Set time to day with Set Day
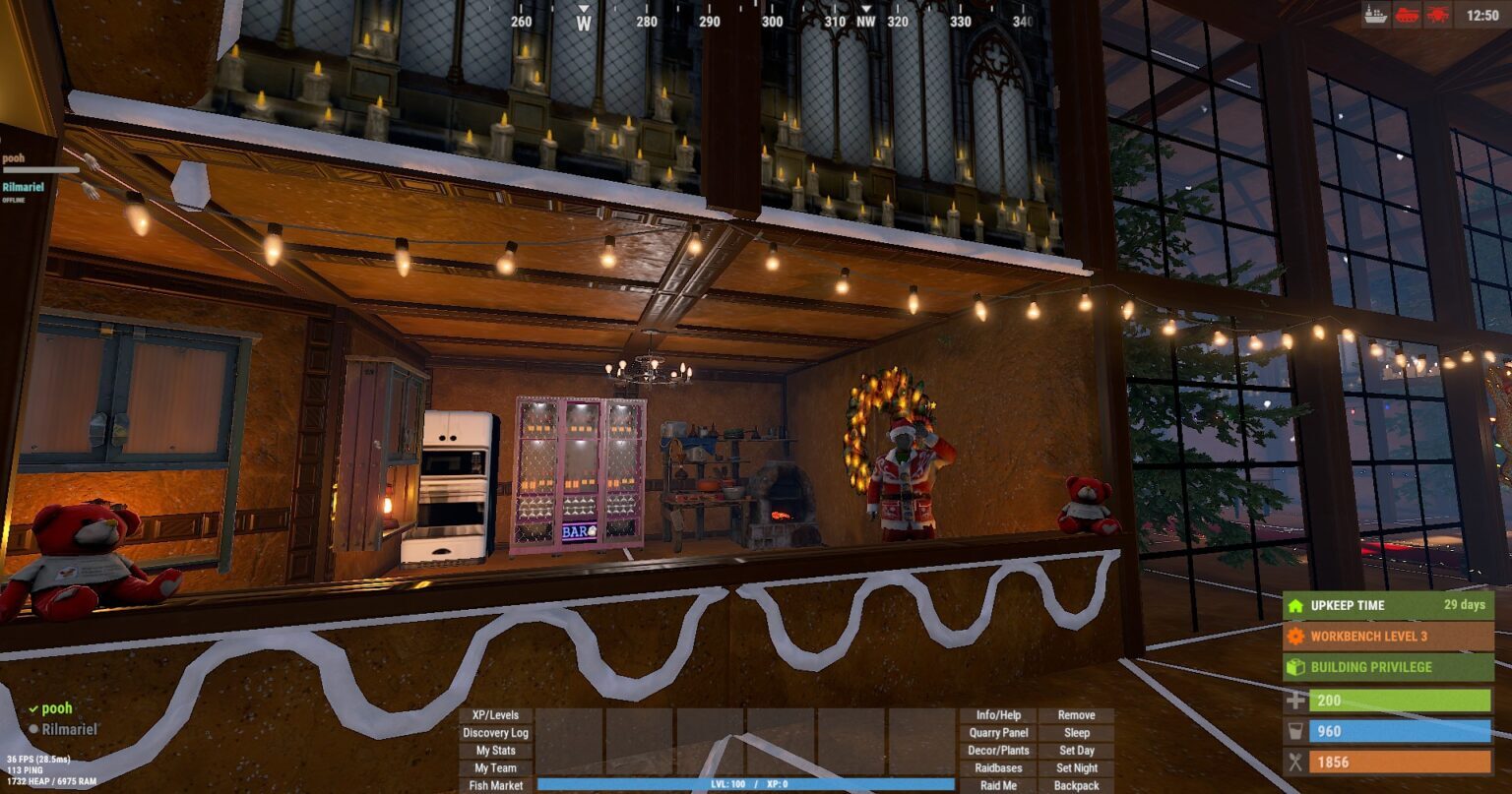This screenshot has width=1512, height=794. (1077, 751)
